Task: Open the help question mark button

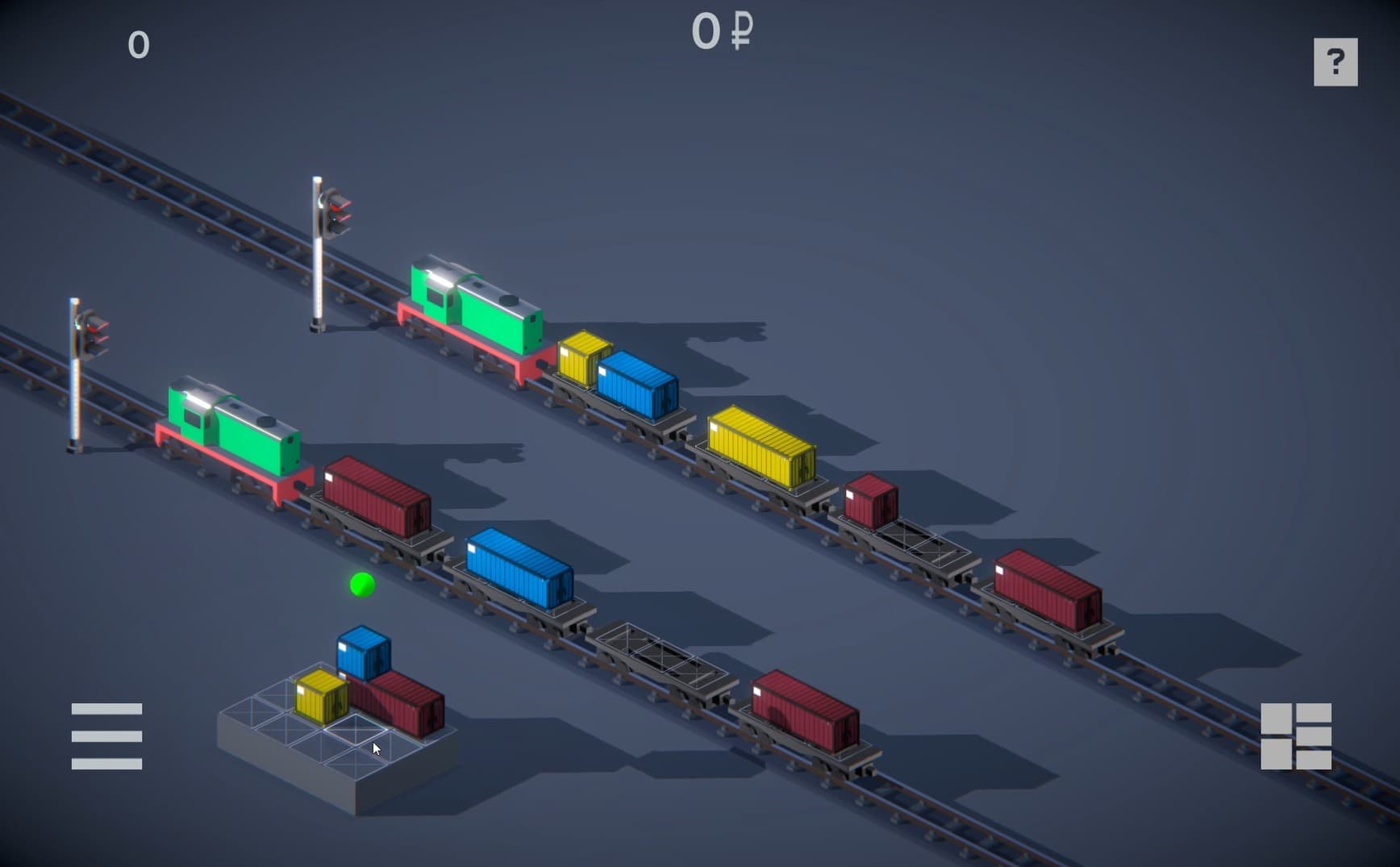Action: [1335, 62]
